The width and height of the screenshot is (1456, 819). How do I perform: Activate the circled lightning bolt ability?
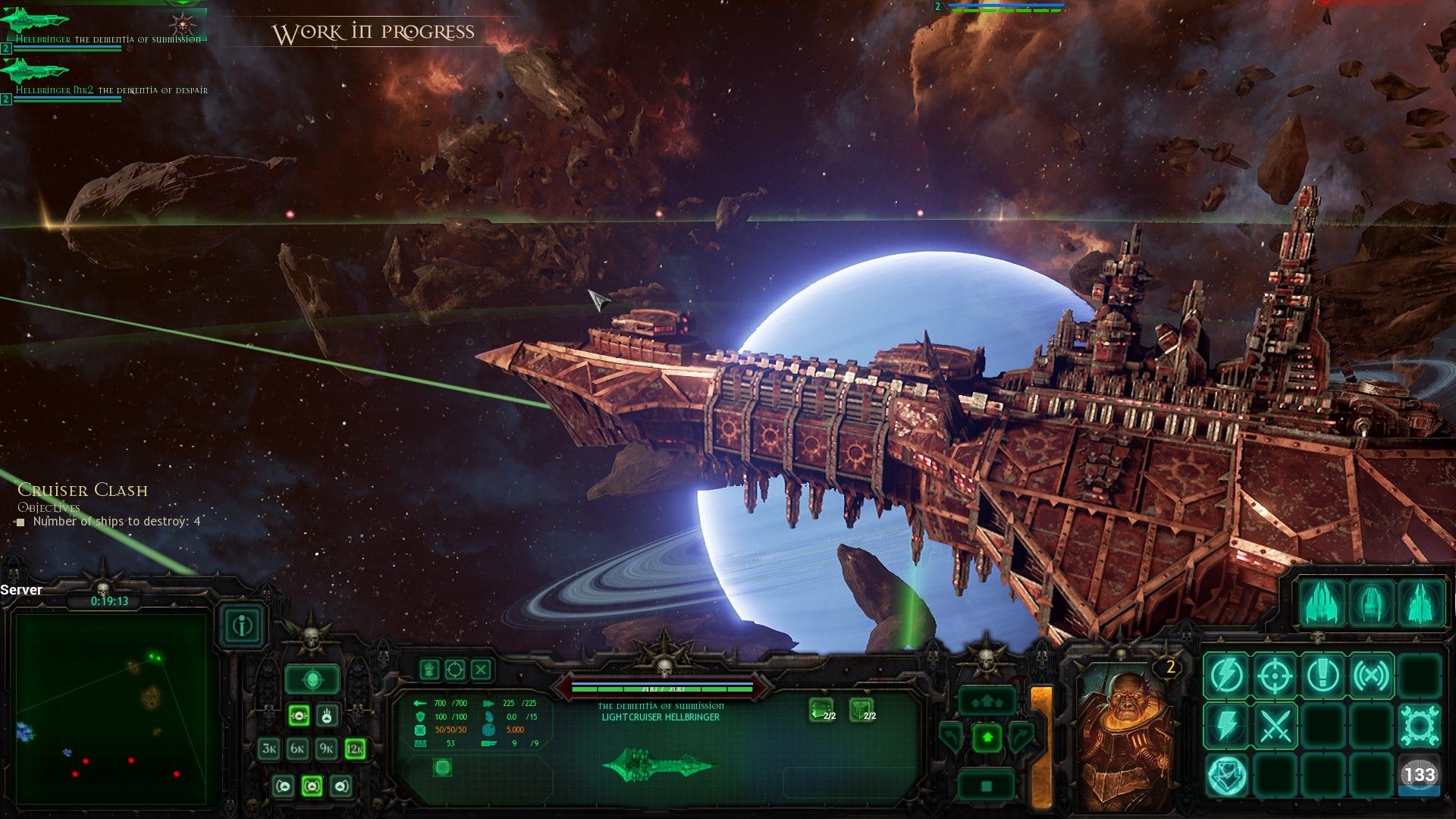1226,675
